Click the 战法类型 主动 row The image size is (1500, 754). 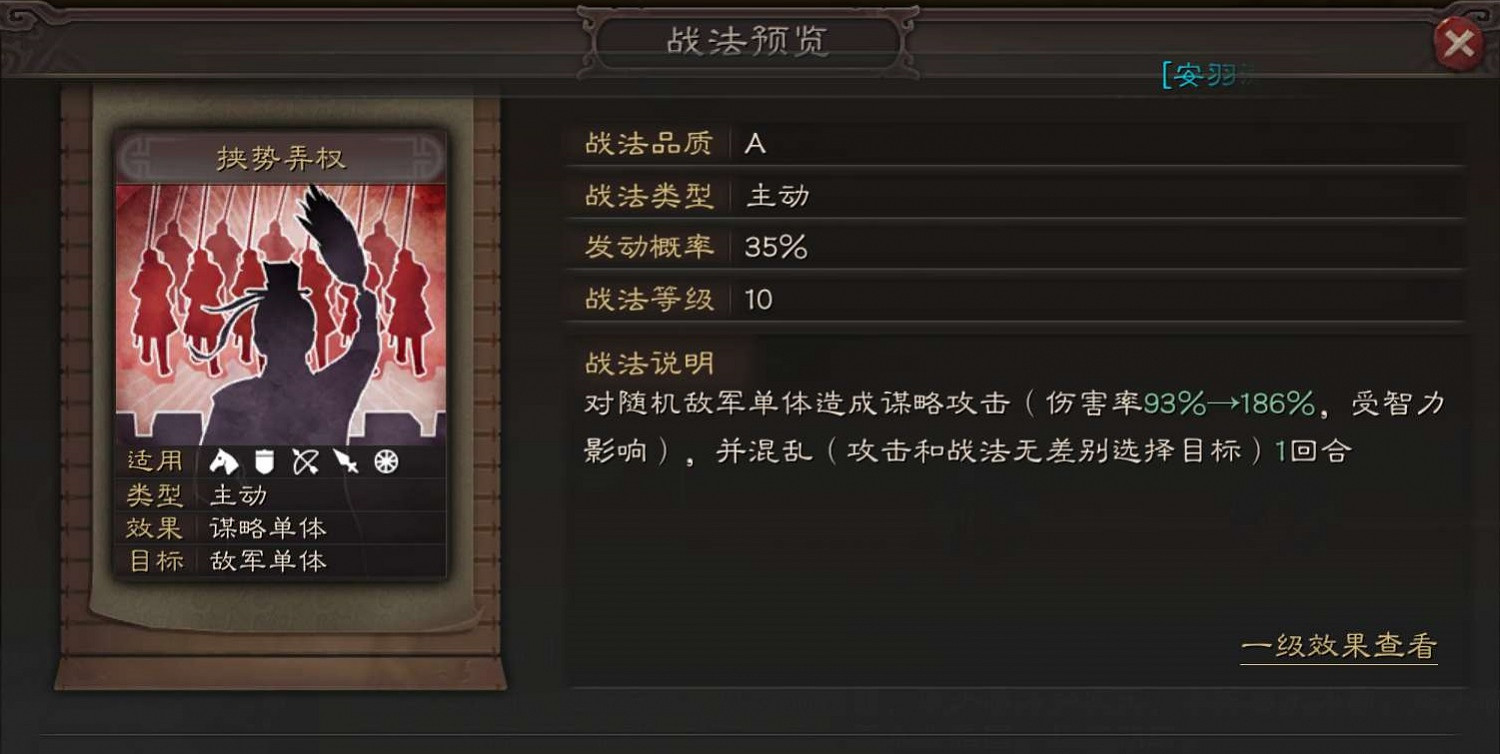click(778, 196)
